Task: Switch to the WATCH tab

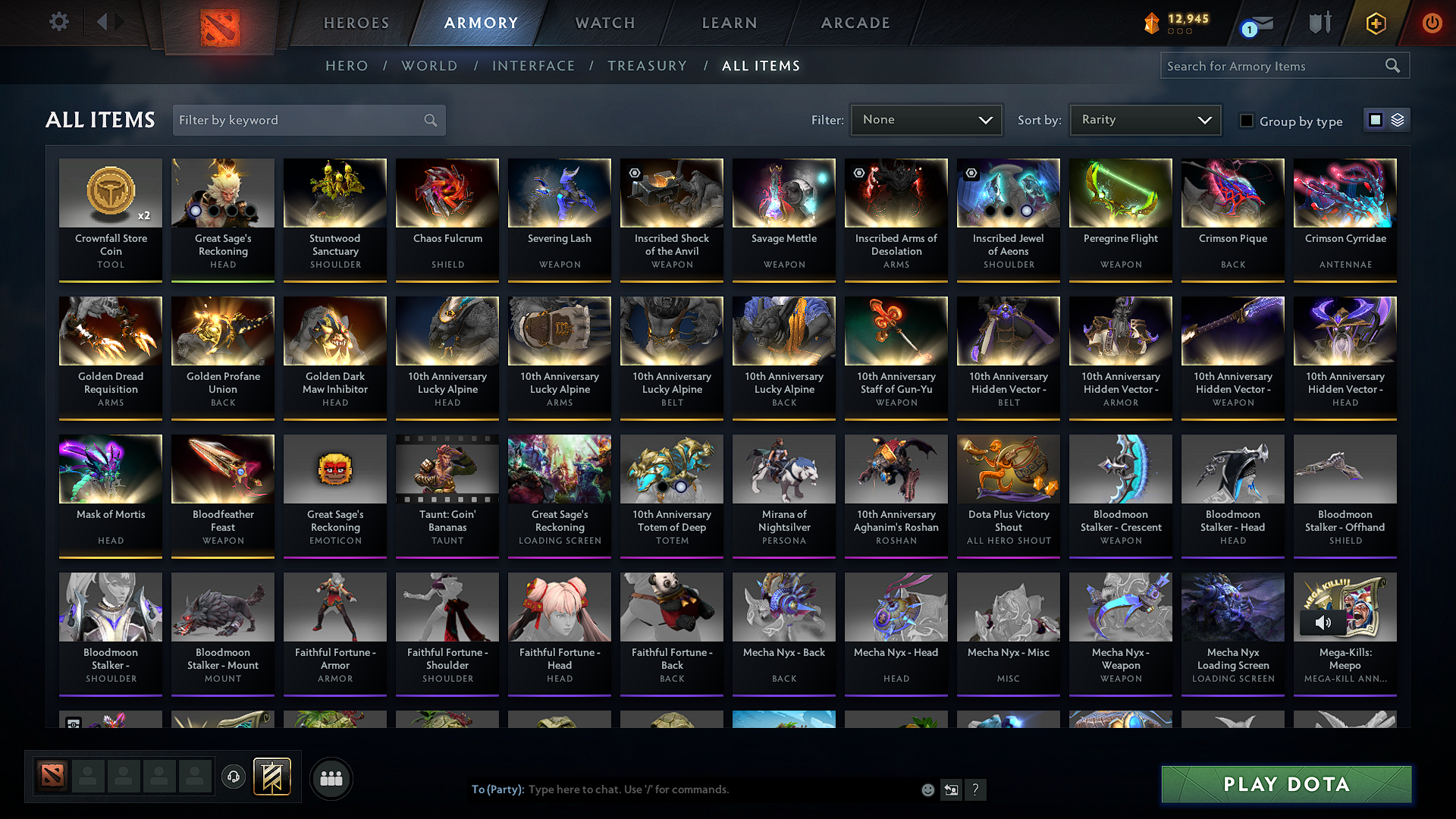Action: coord(603,23)
